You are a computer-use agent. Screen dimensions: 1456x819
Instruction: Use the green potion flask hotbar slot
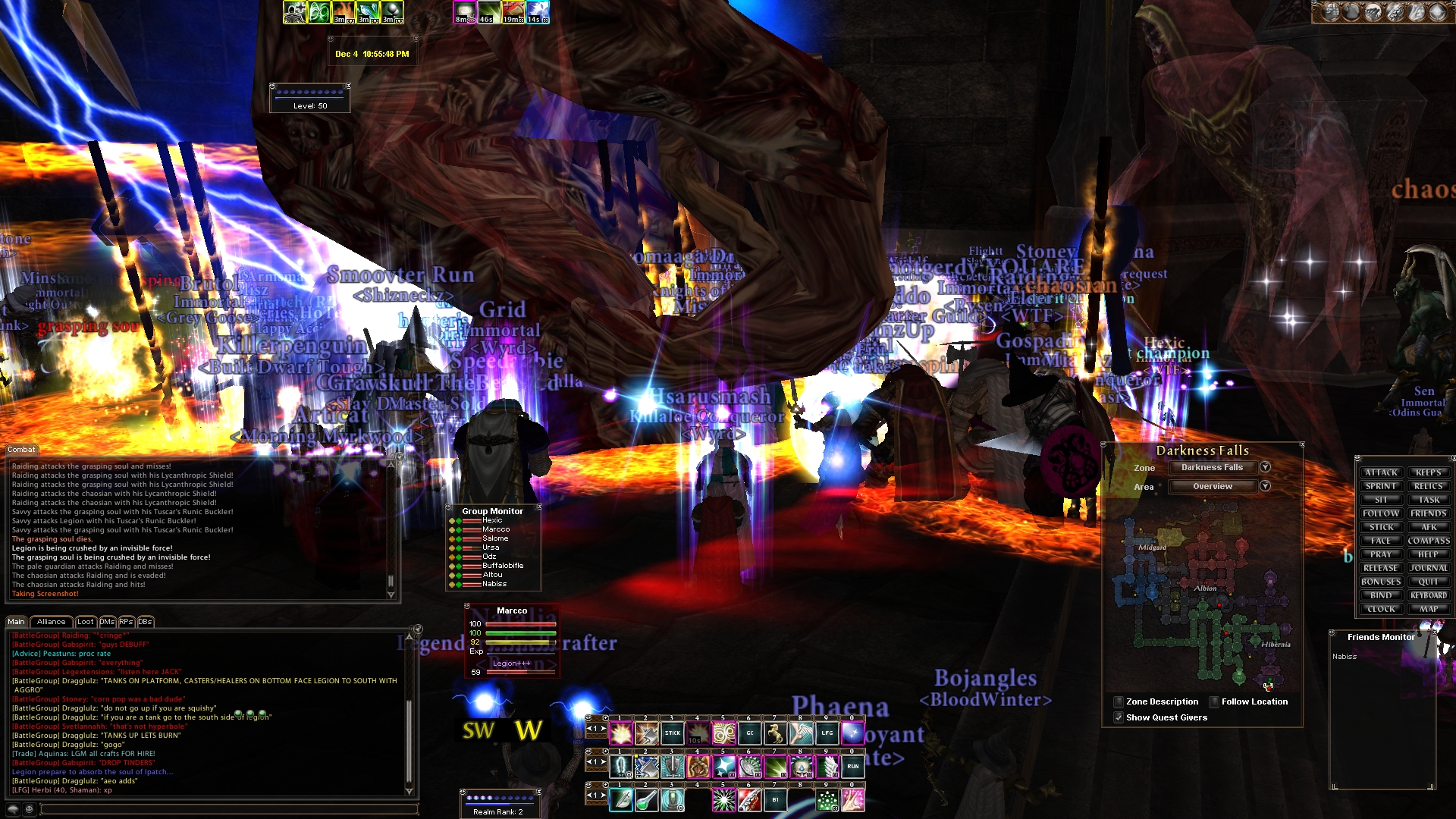[646, 799]
